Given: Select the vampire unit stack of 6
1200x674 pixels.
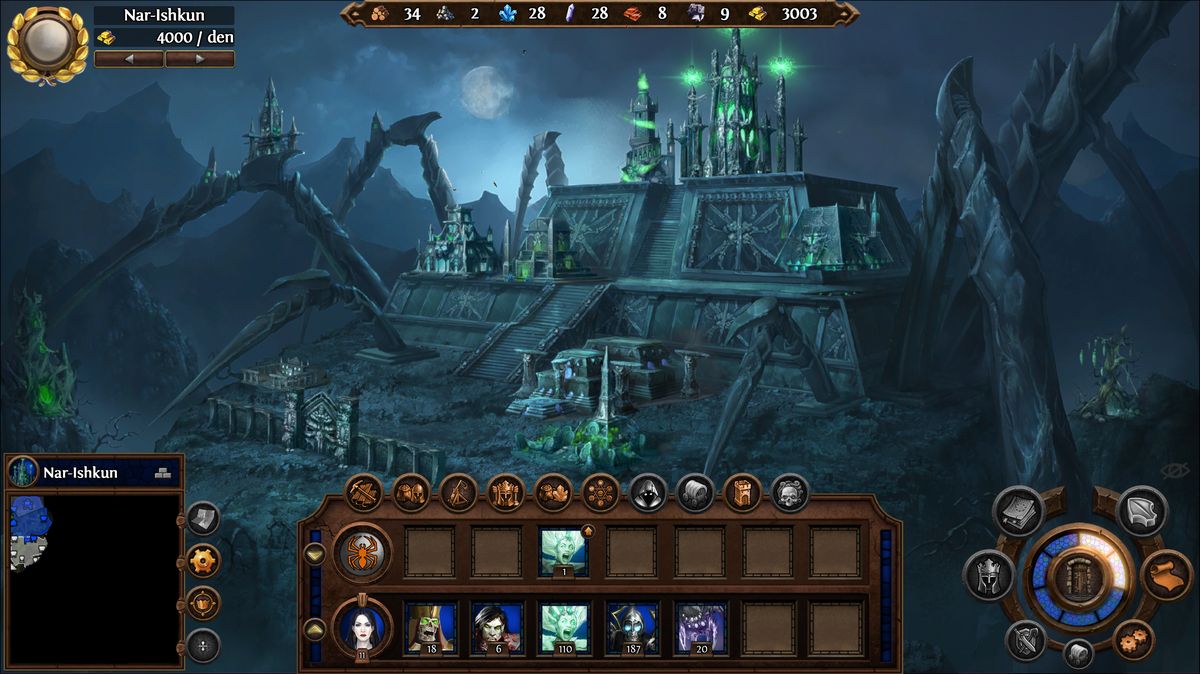Looking at the screenshot, I should [497, 627].
